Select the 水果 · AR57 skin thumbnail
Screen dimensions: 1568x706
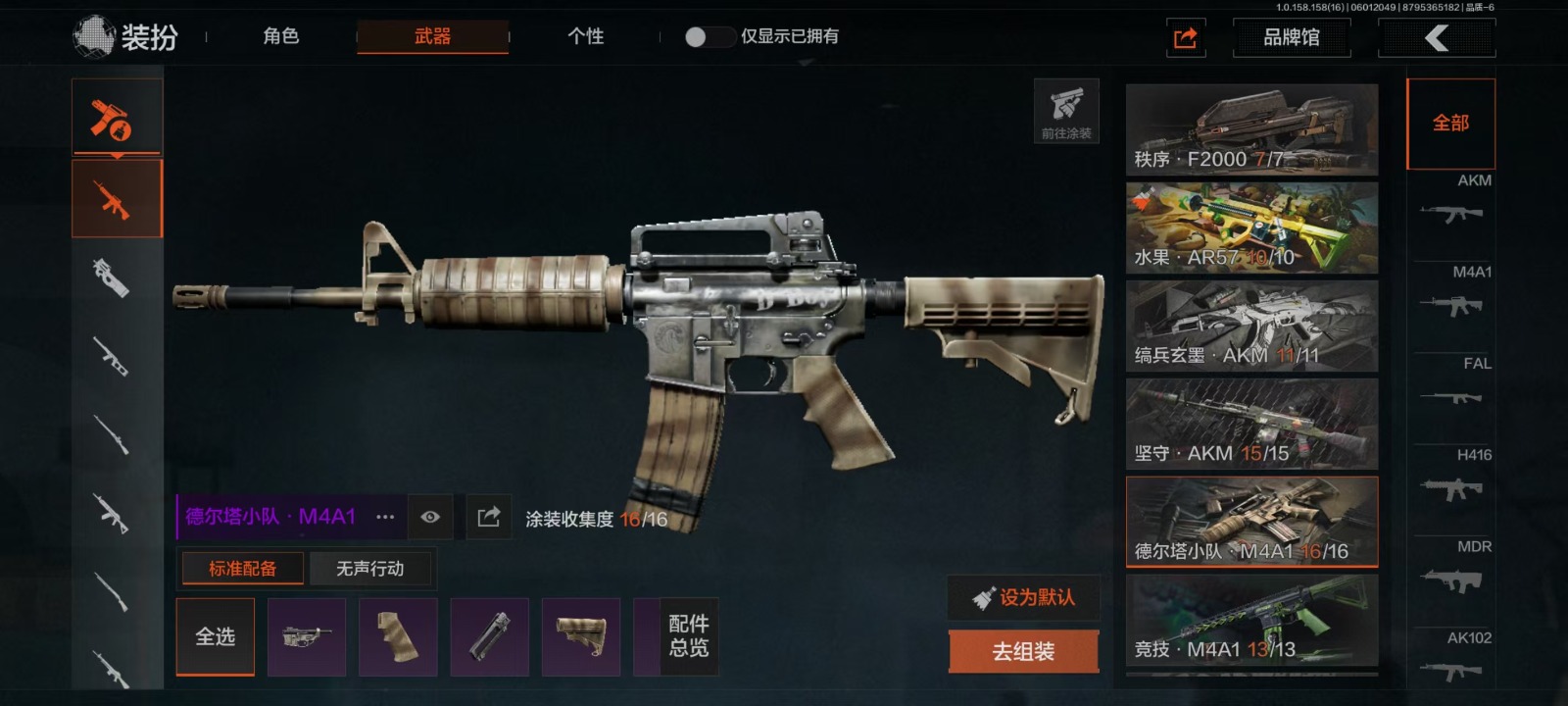pos(1251,227)
